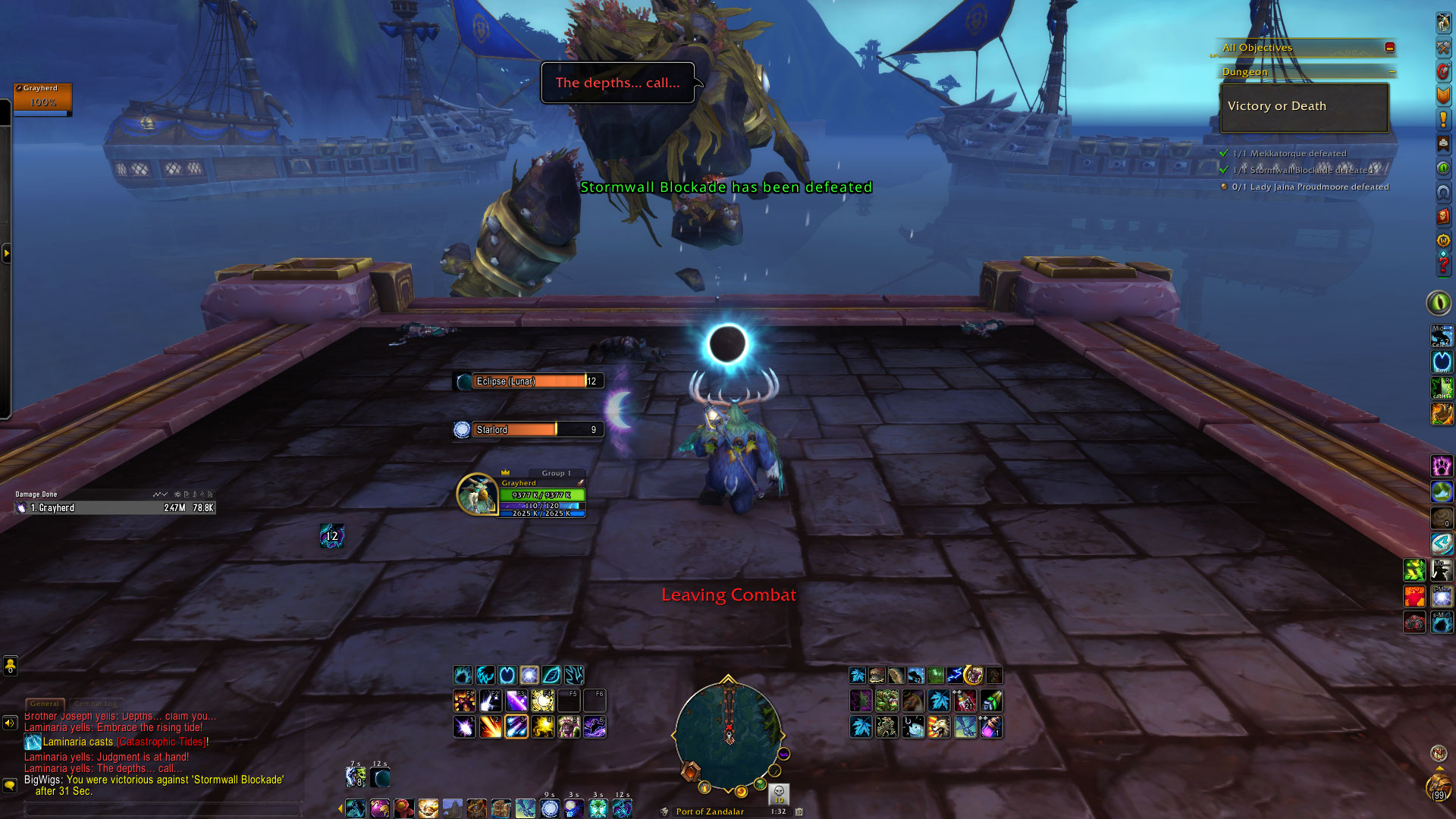Open the red question mark help button
This screenshot has width=1456, height=819.
point(1443,265)
